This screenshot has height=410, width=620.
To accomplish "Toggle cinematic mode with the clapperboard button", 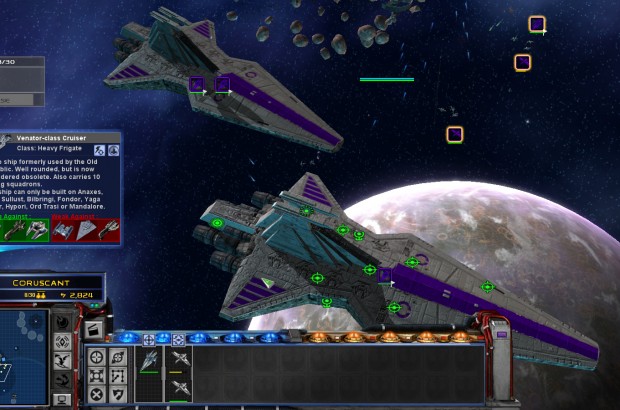I will (x=92, y=330).
